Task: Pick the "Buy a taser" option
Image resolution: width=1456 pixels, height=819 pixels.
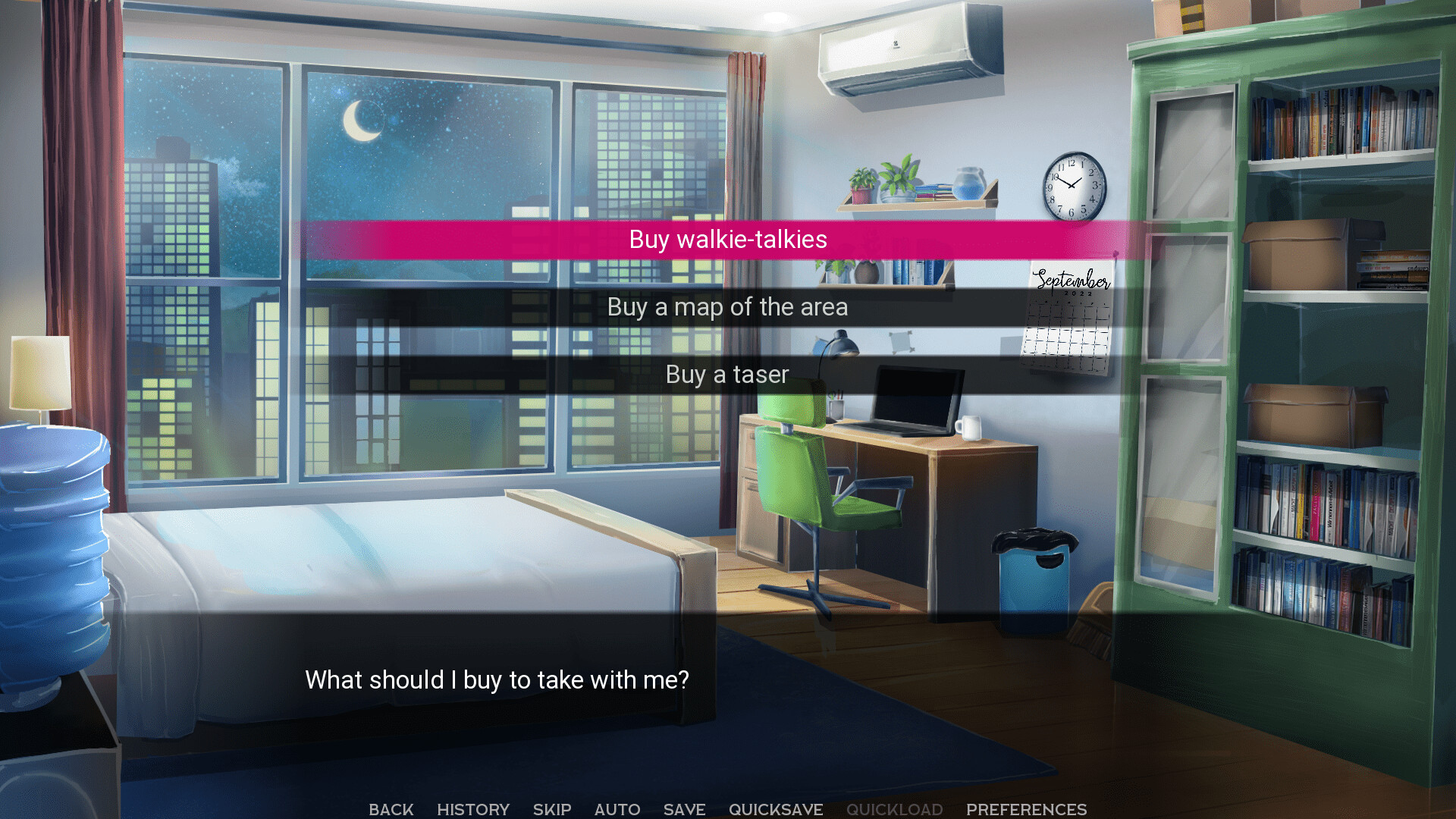Action: tap(726, 374)
